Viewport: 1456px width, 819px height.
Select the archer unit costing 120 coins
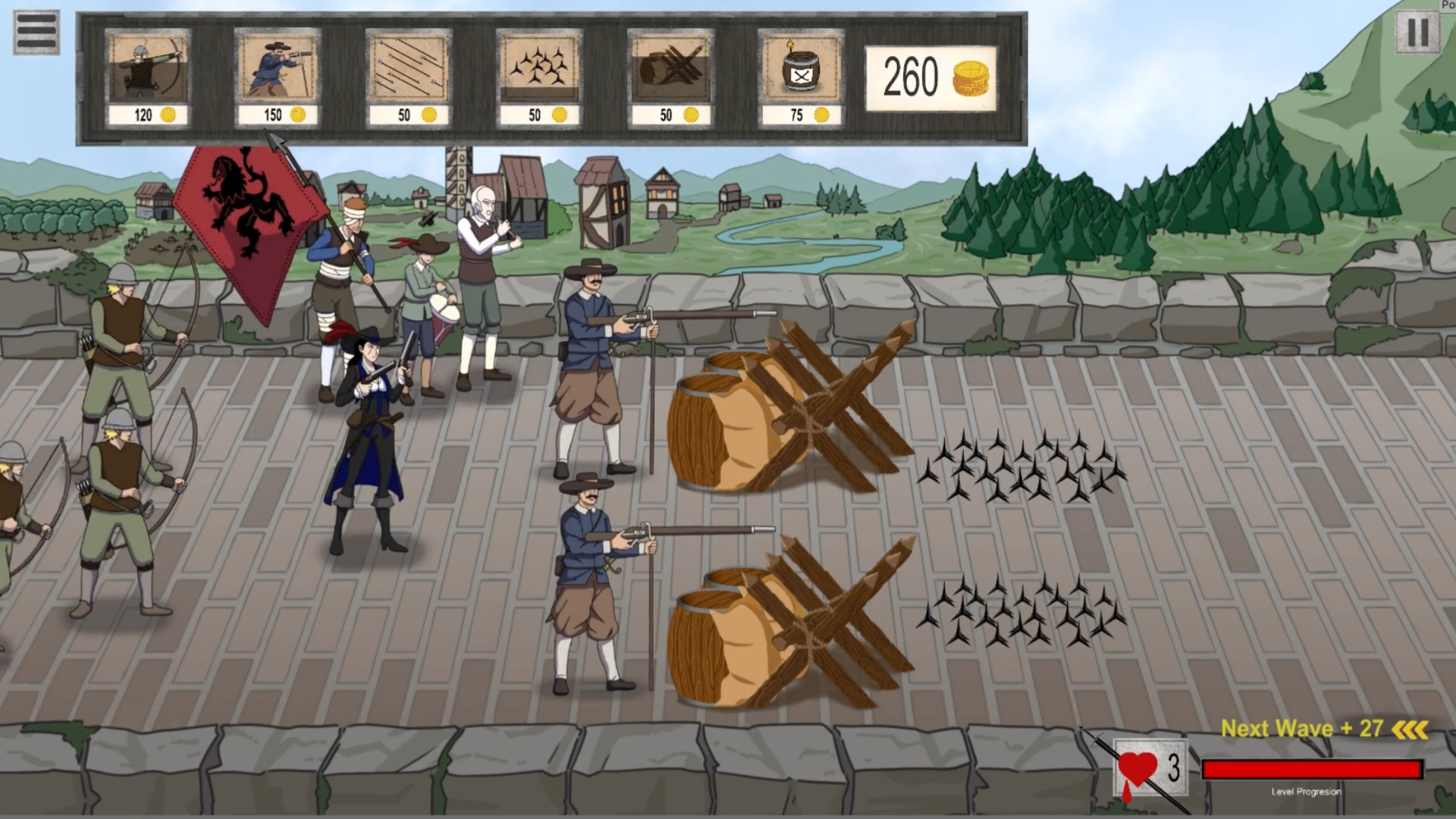(x=149, y=68)
